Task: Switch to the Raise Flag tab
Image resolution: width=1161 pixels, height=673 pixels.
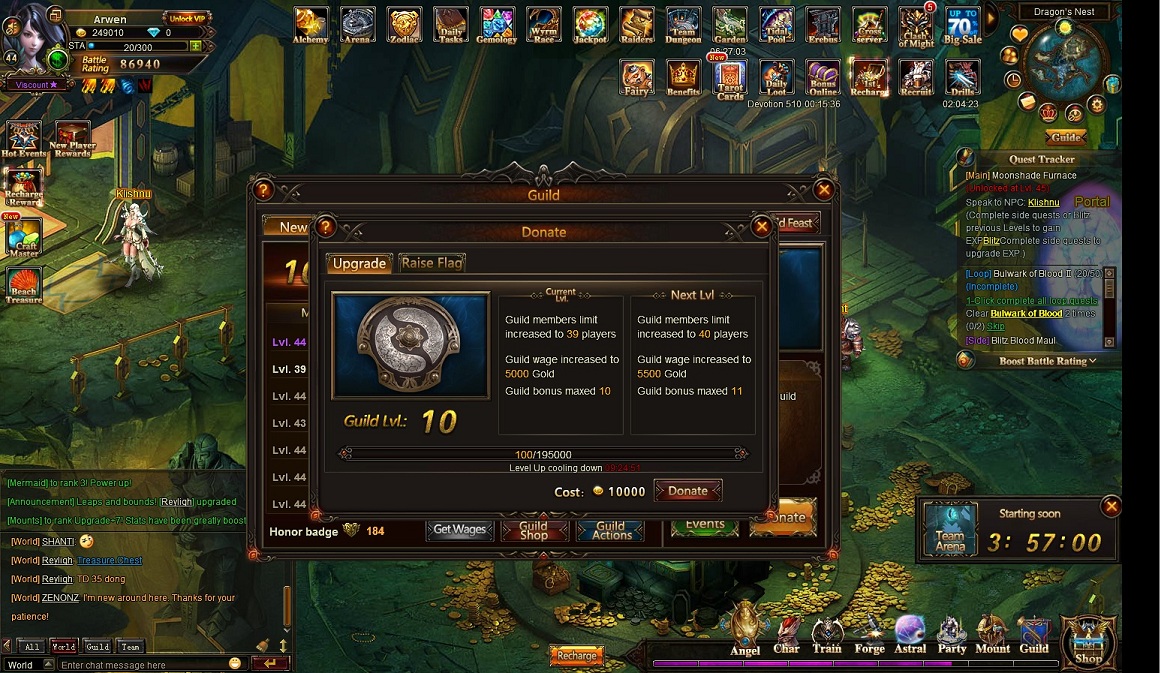Action: 432,263
